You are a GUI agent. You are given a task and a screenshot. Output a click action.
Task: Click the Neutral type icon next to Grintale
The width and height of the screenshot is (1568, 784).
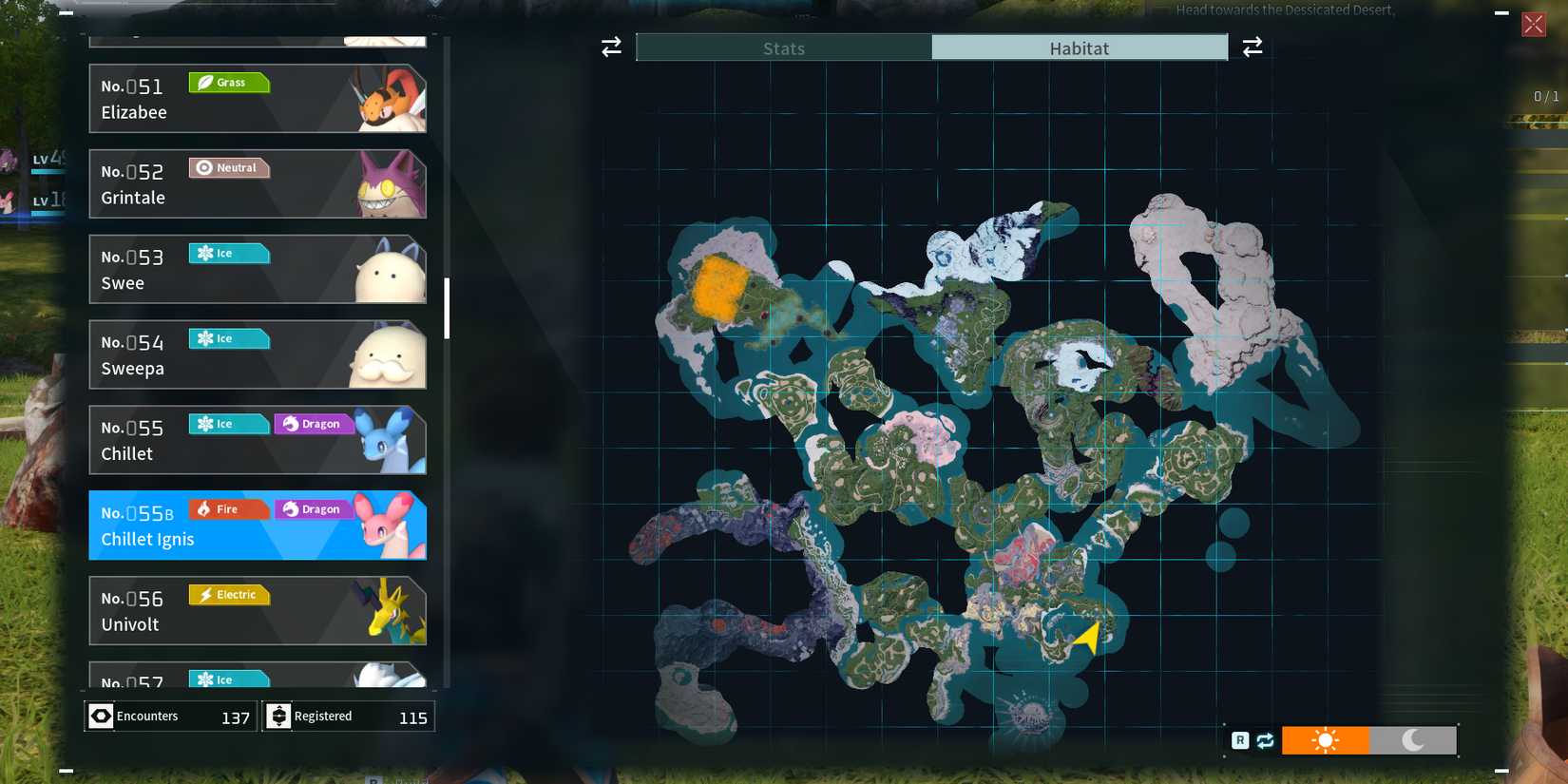[x=228, y=168]
